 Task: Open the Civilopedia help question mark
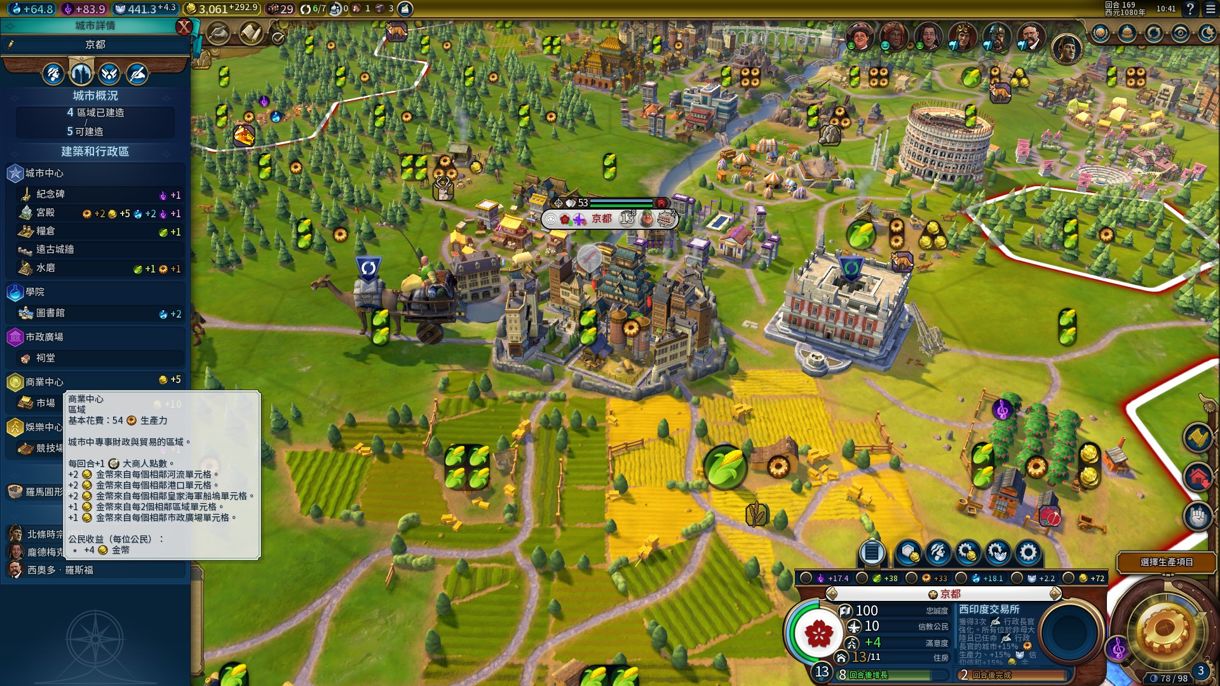1189,9
